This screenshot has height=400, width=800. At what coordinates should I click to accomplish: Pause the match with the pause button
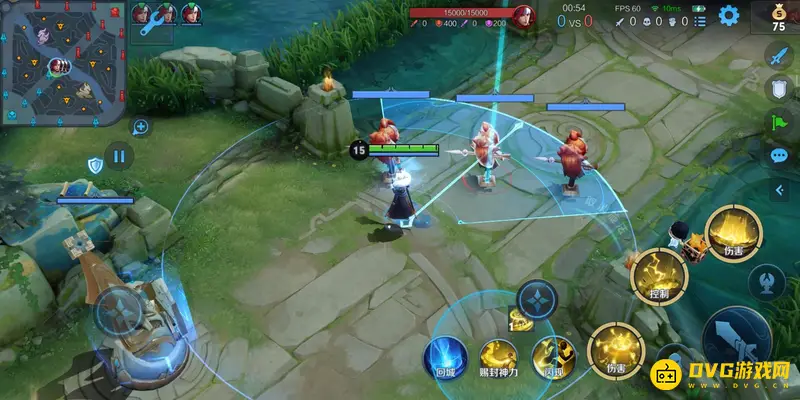(x=119, y=156)
